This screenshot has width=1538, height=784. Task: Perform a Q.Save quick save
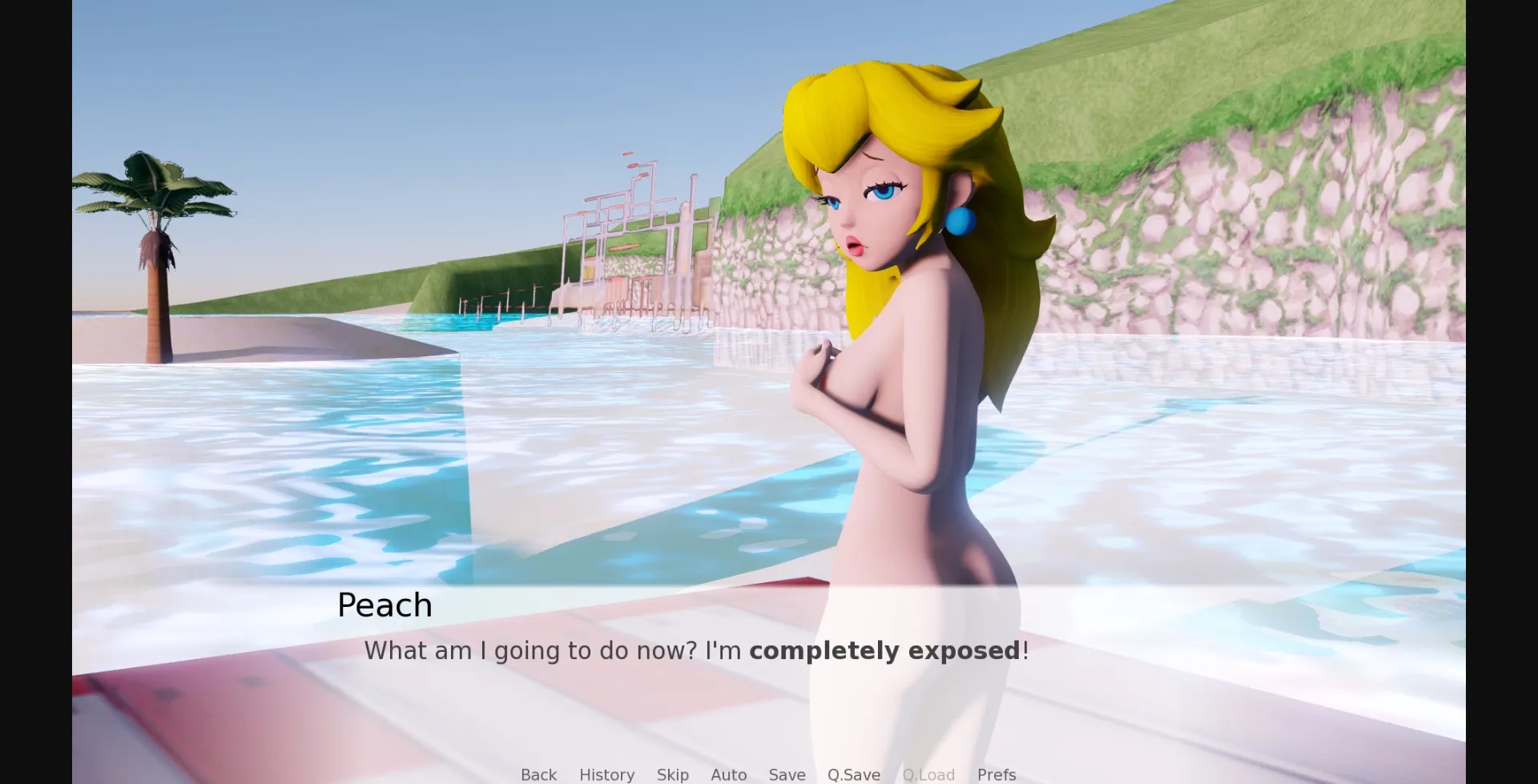[x=852, y=774]
